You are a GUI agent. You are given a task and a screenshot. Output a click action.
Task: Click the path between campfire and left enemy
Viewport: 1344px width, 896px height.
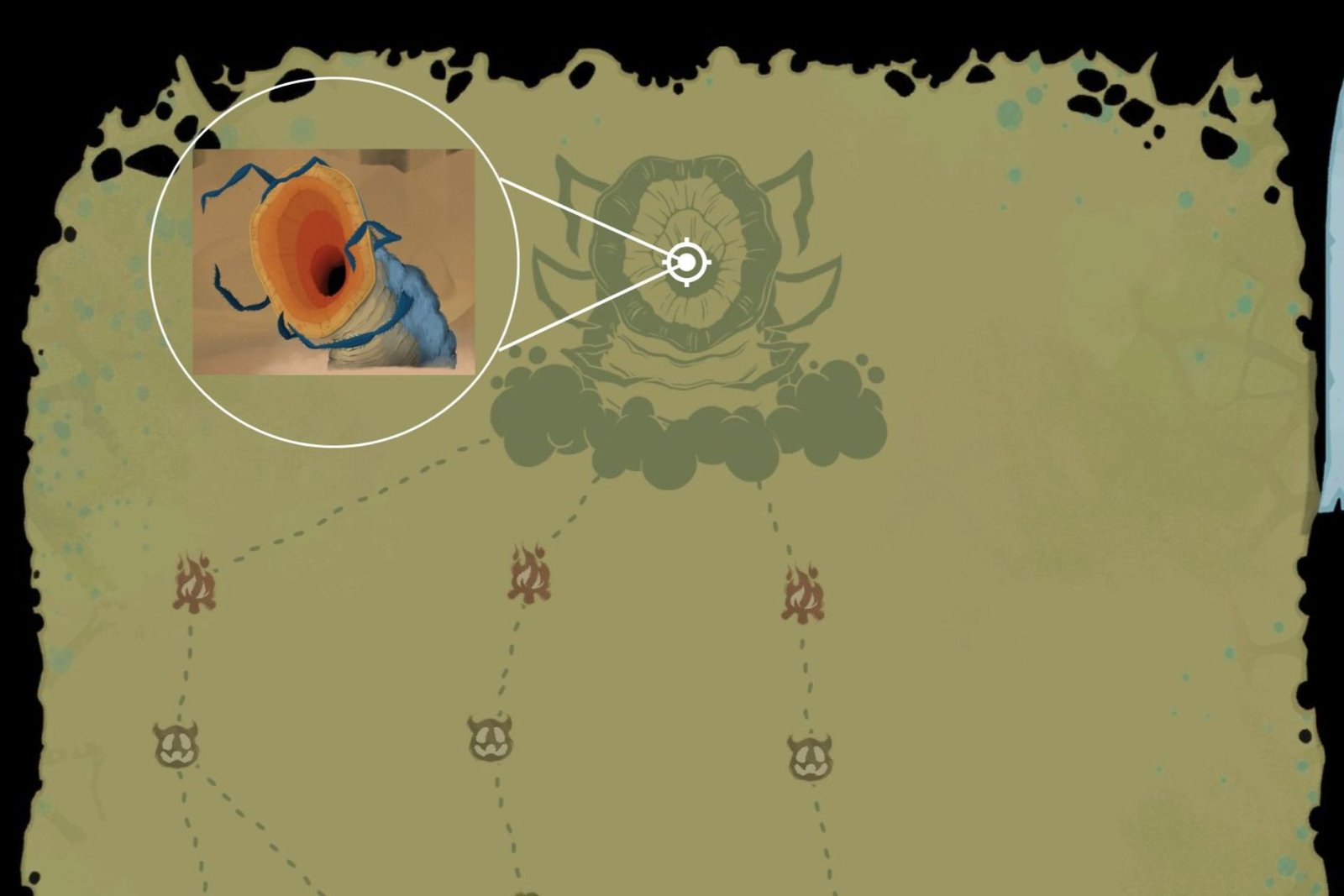[186, 663]
